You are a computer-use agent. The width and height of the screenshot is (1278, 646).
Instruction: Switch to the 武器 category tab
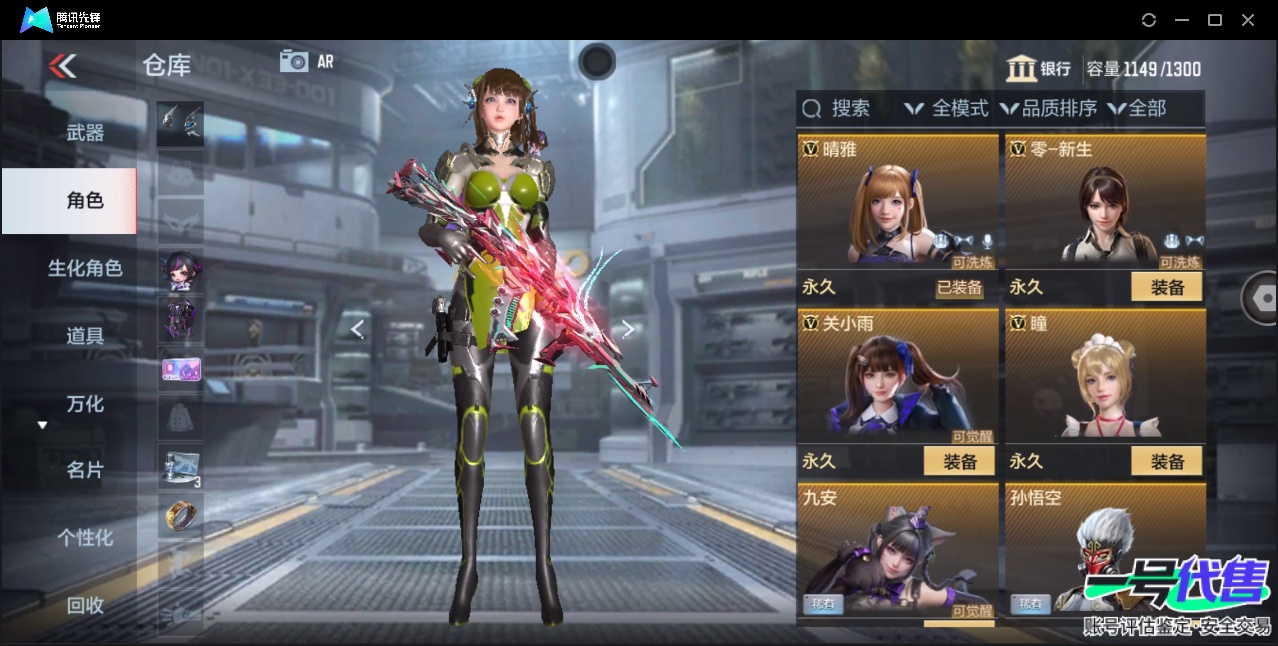(85, 132)
